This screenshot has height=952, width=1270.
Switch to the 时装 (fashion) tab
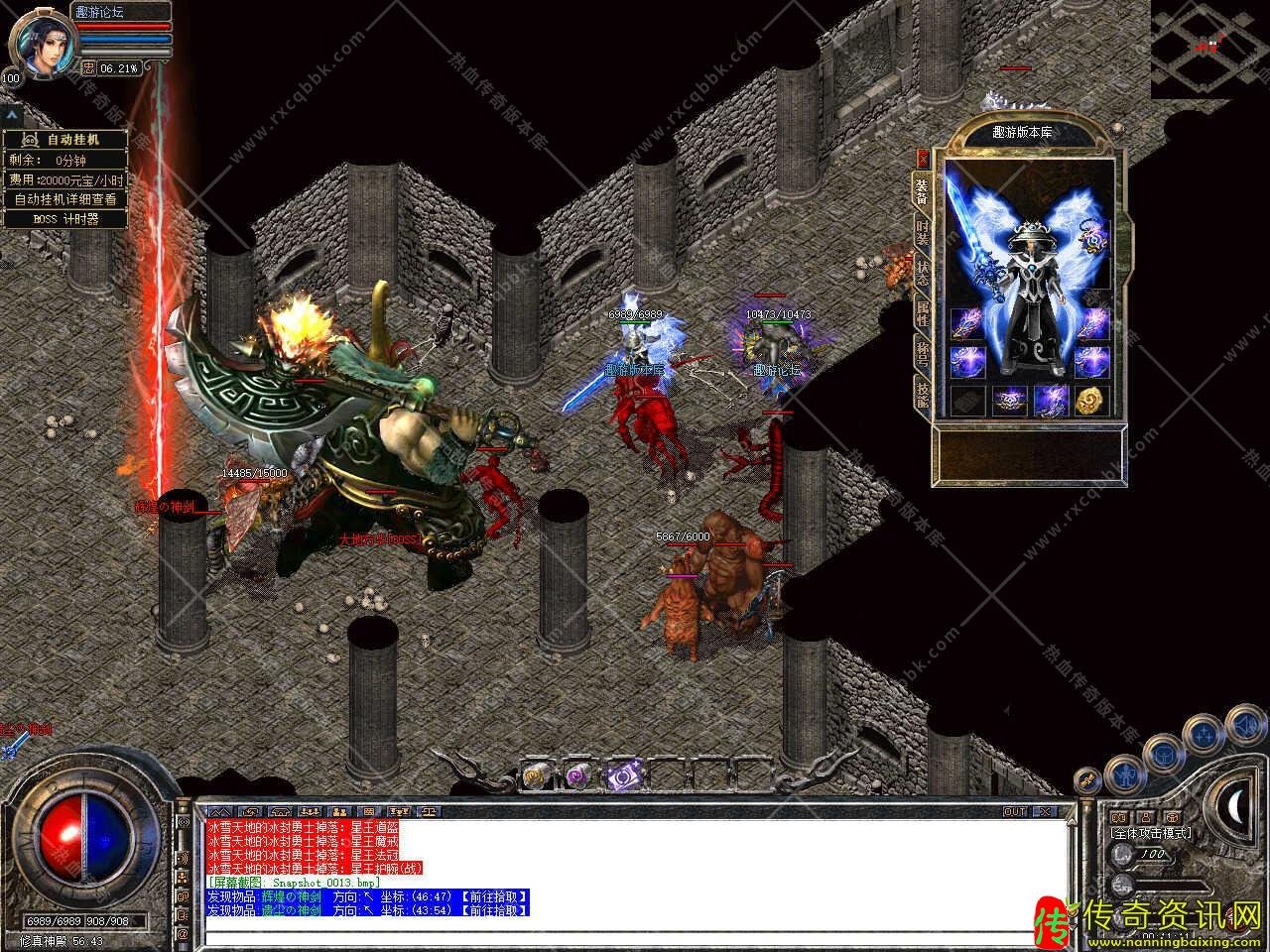pyautogui.click(x=922, y=234)
